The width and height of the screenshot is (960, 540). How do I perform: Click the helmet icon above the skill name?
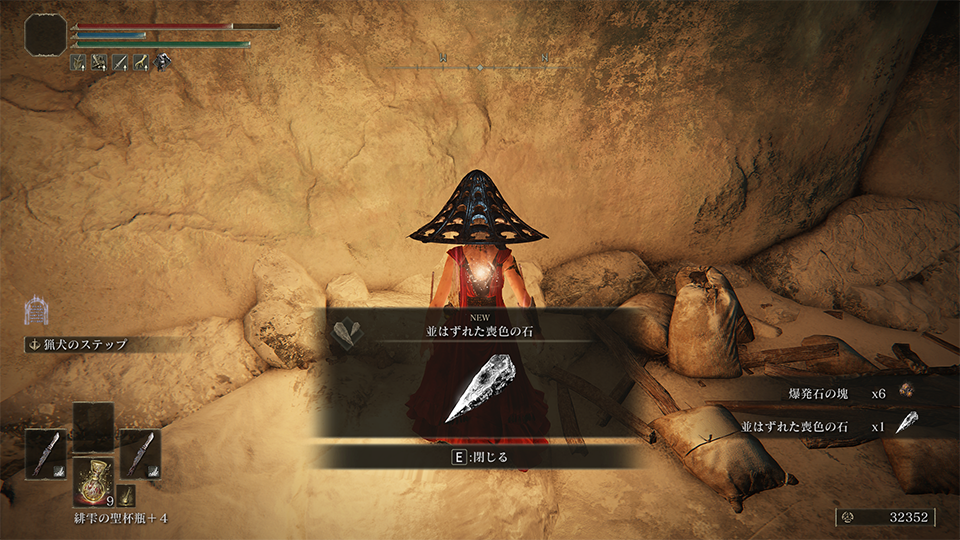(35, 310)
